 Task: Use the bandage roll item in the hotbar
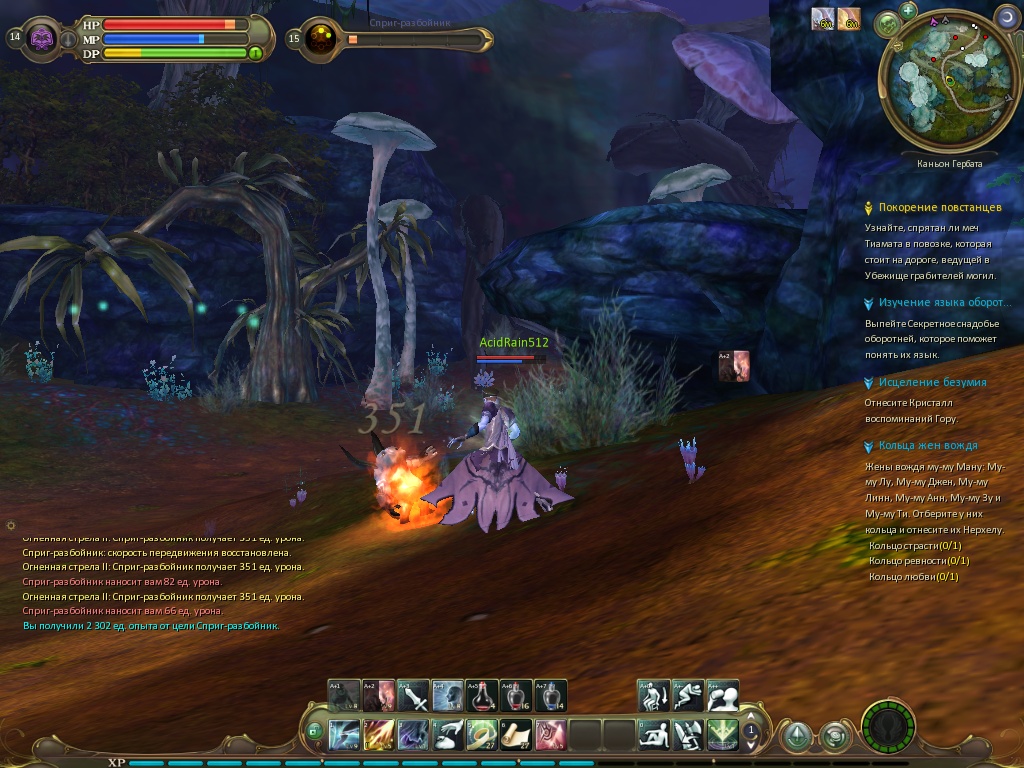(x=482, y=735)
